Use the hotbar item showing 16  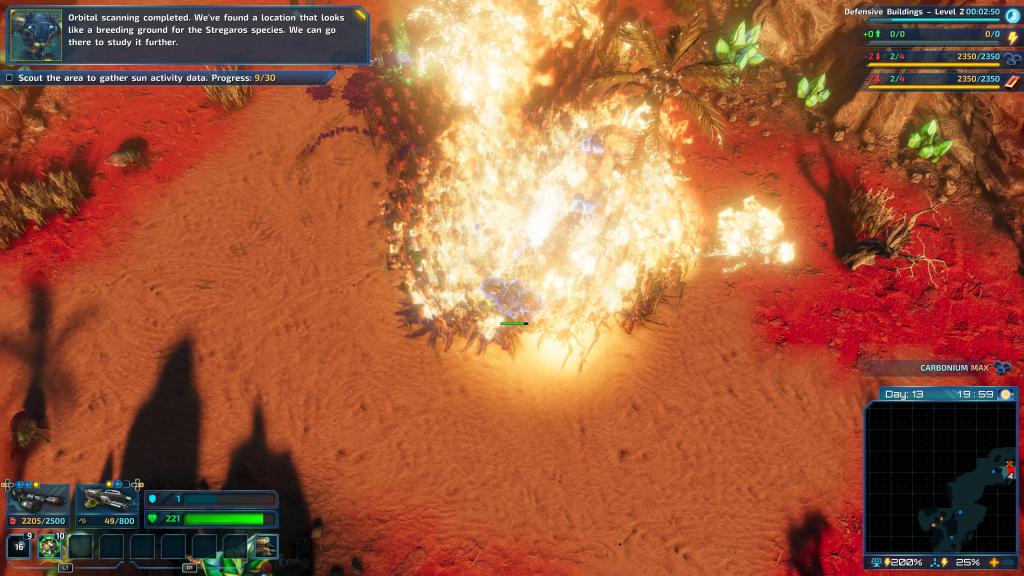click(19, 546)
